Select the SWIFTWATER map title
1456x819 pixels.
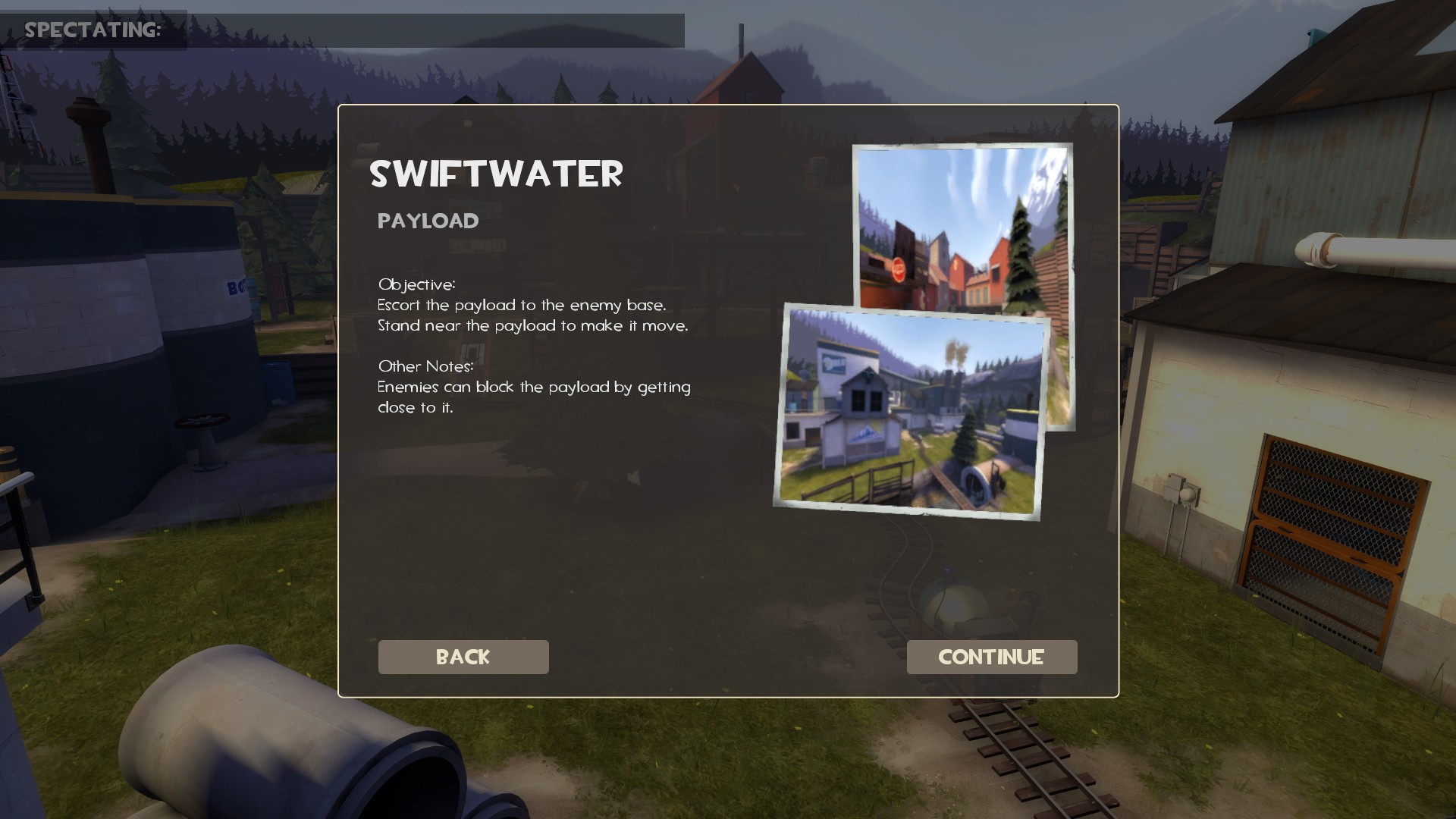[497, 176]
